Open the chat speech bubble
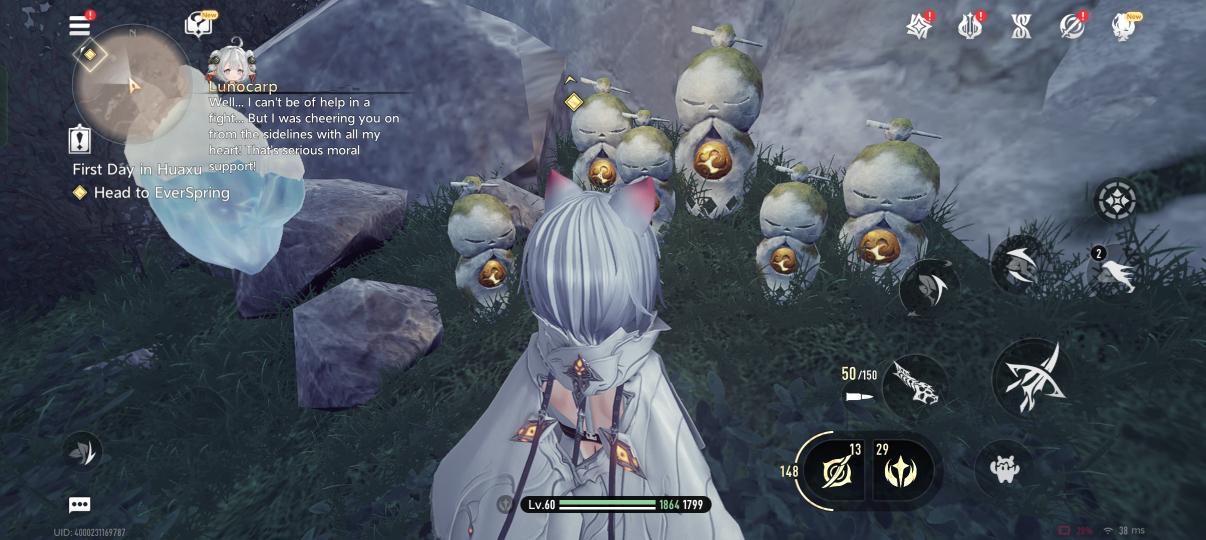The image size is (1206, 540). coord(80,505)
